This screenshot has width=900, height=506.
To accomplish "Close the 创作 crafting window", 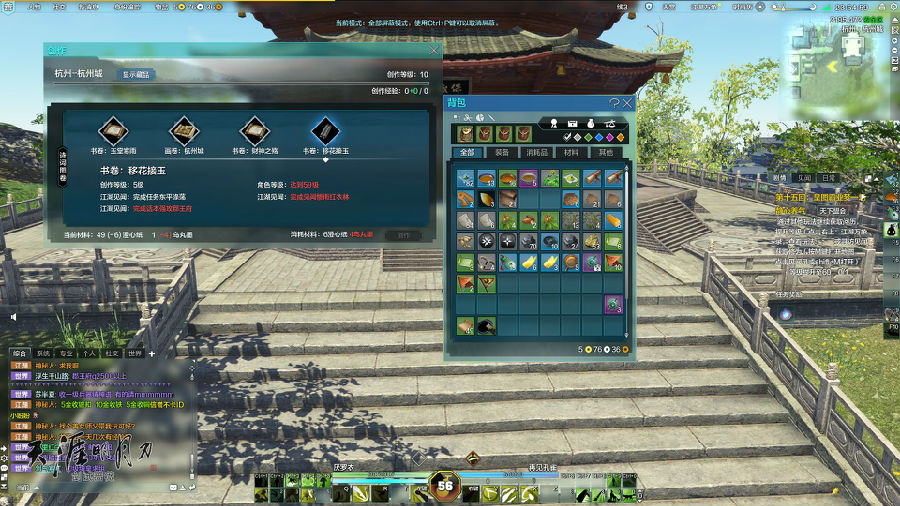I will 434,49.
